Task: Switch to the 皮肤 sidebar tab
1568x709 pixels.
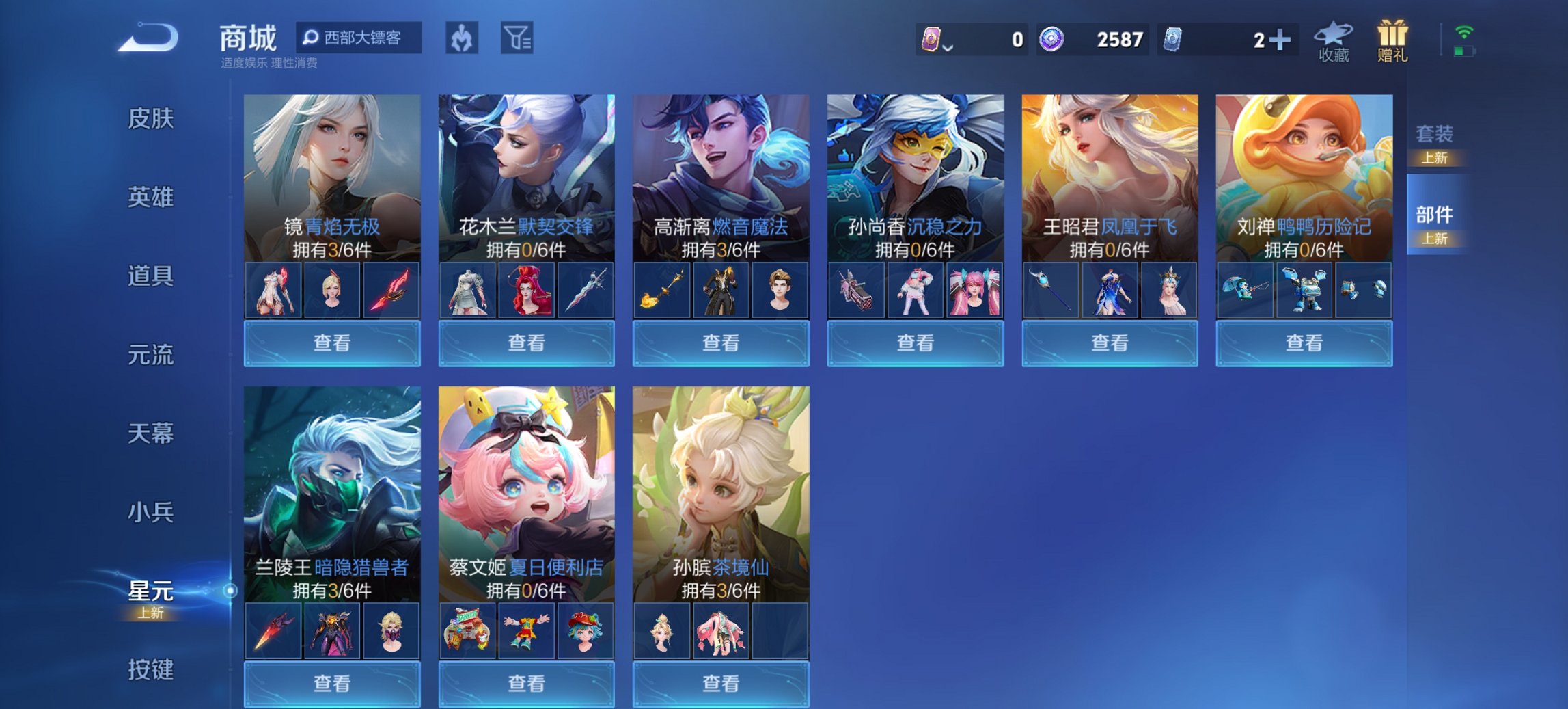Action: (x=150, y=120)
